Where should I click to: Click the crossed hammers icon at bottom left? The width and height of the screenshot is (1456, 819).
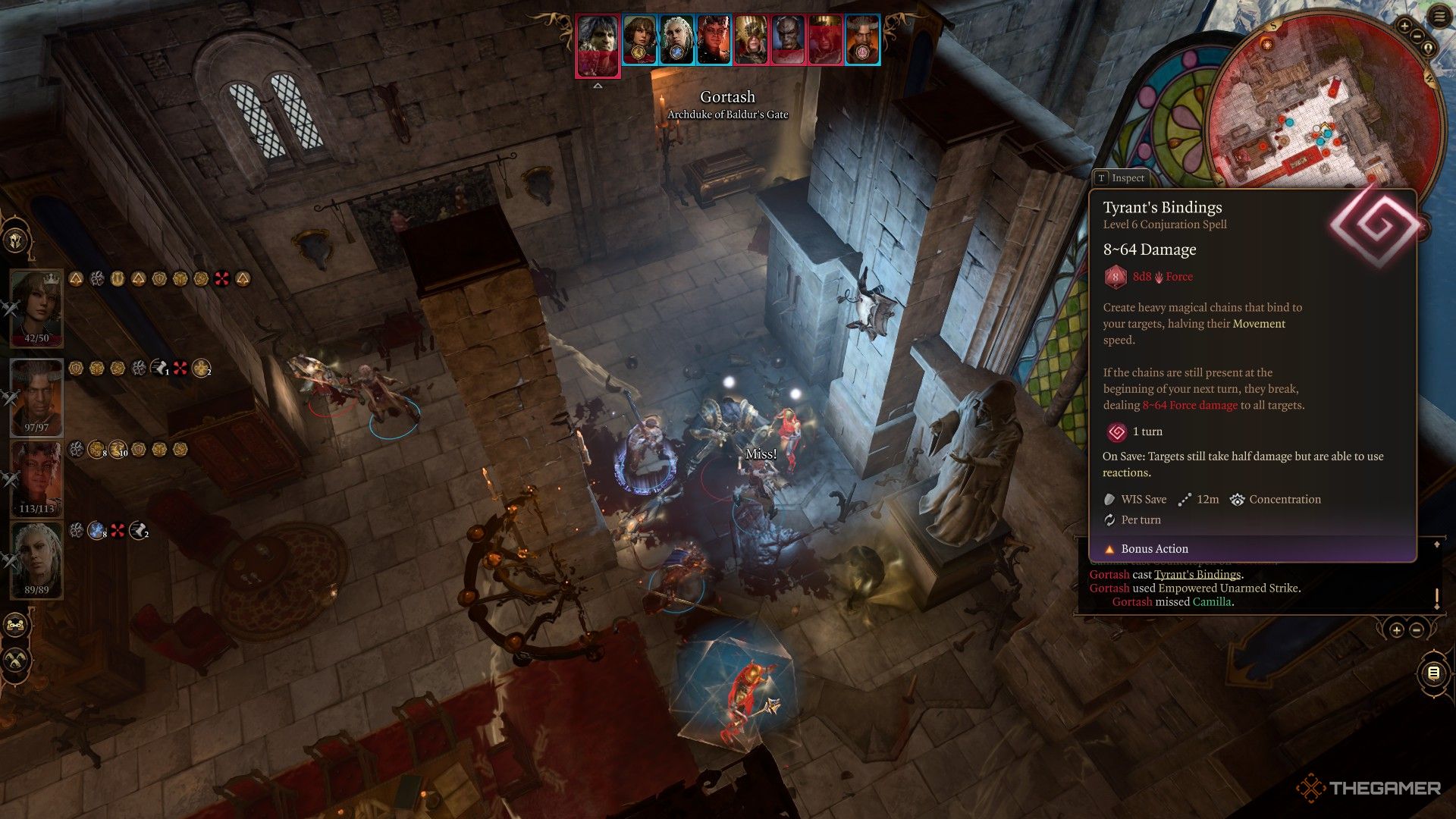(x=15, y=660)
